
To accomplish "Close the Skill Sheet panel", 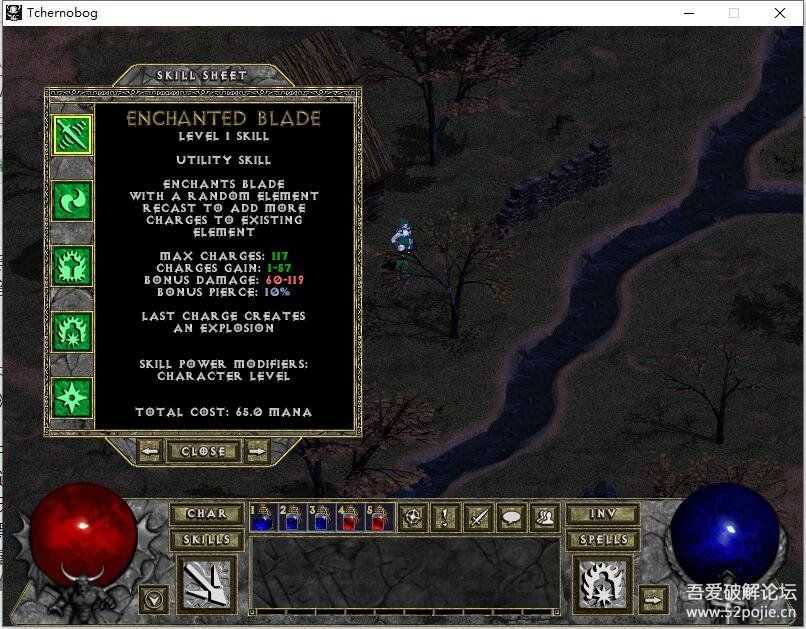I will tap(203, 451).
